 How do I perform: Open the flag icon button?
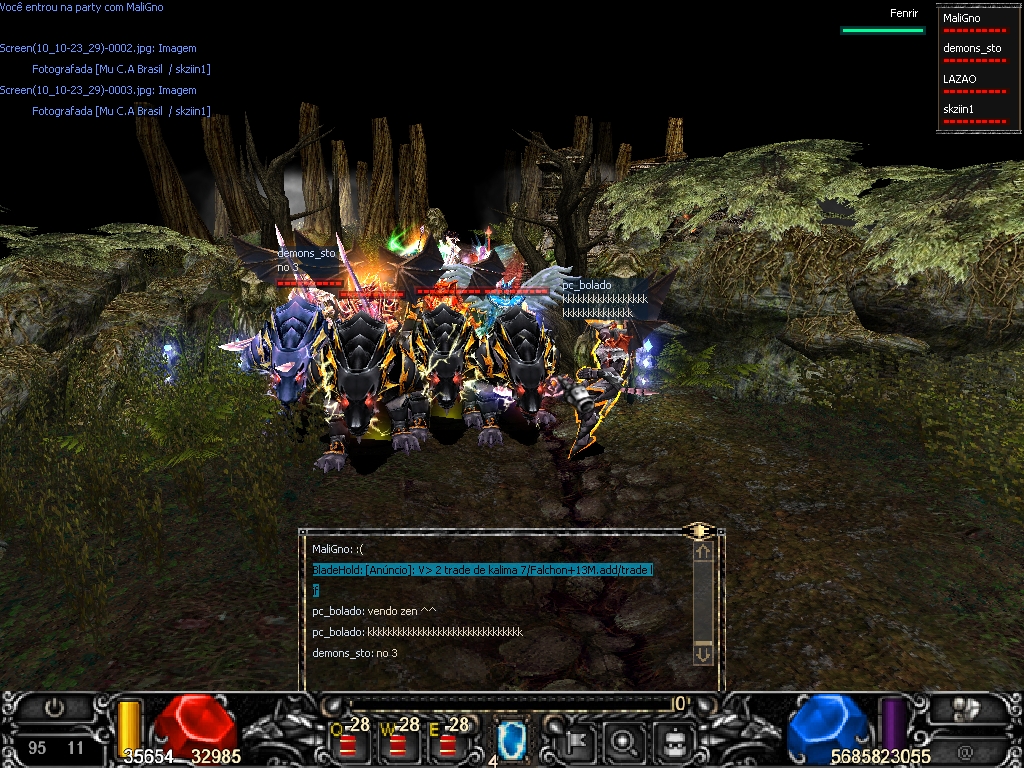coord(578,742)
